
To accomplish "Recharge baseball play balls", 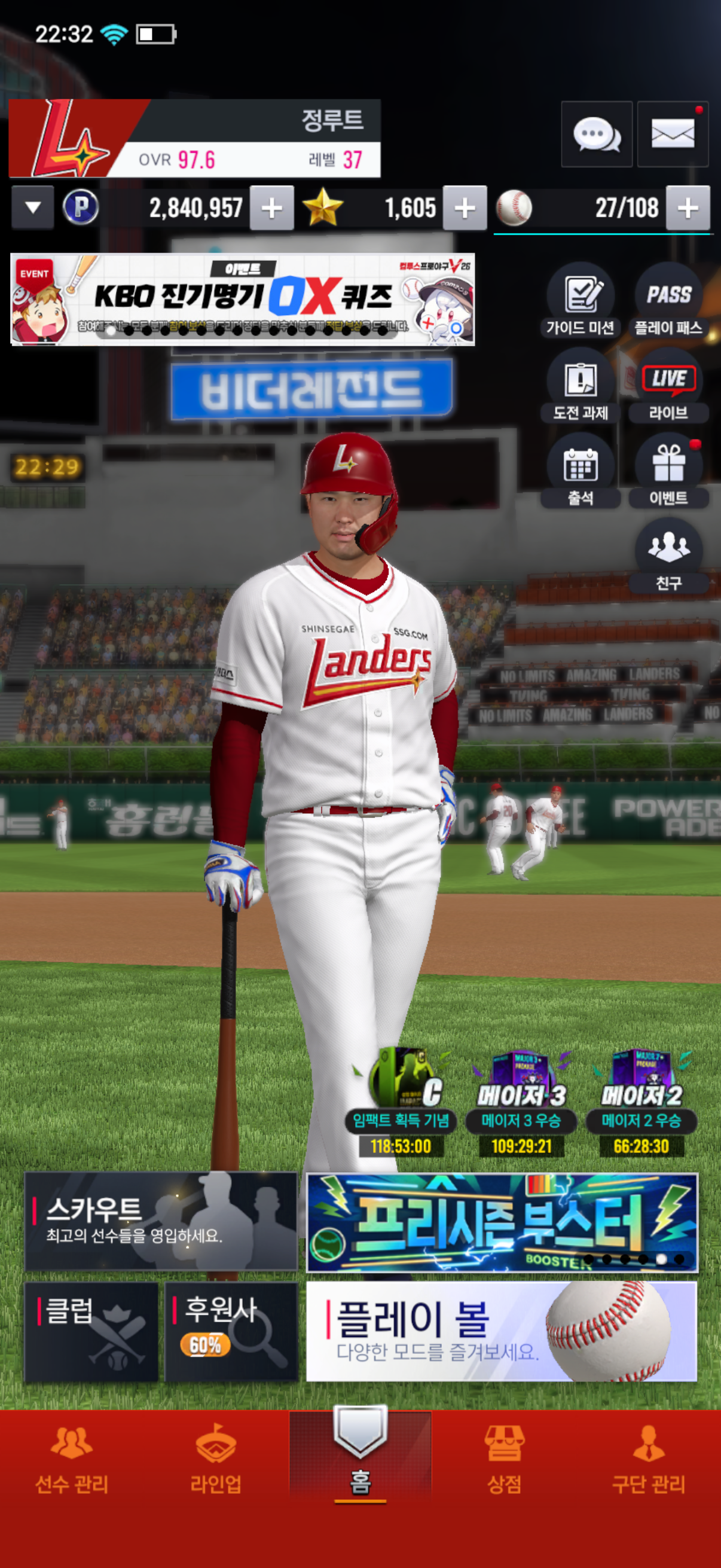I will click(688, 208).
